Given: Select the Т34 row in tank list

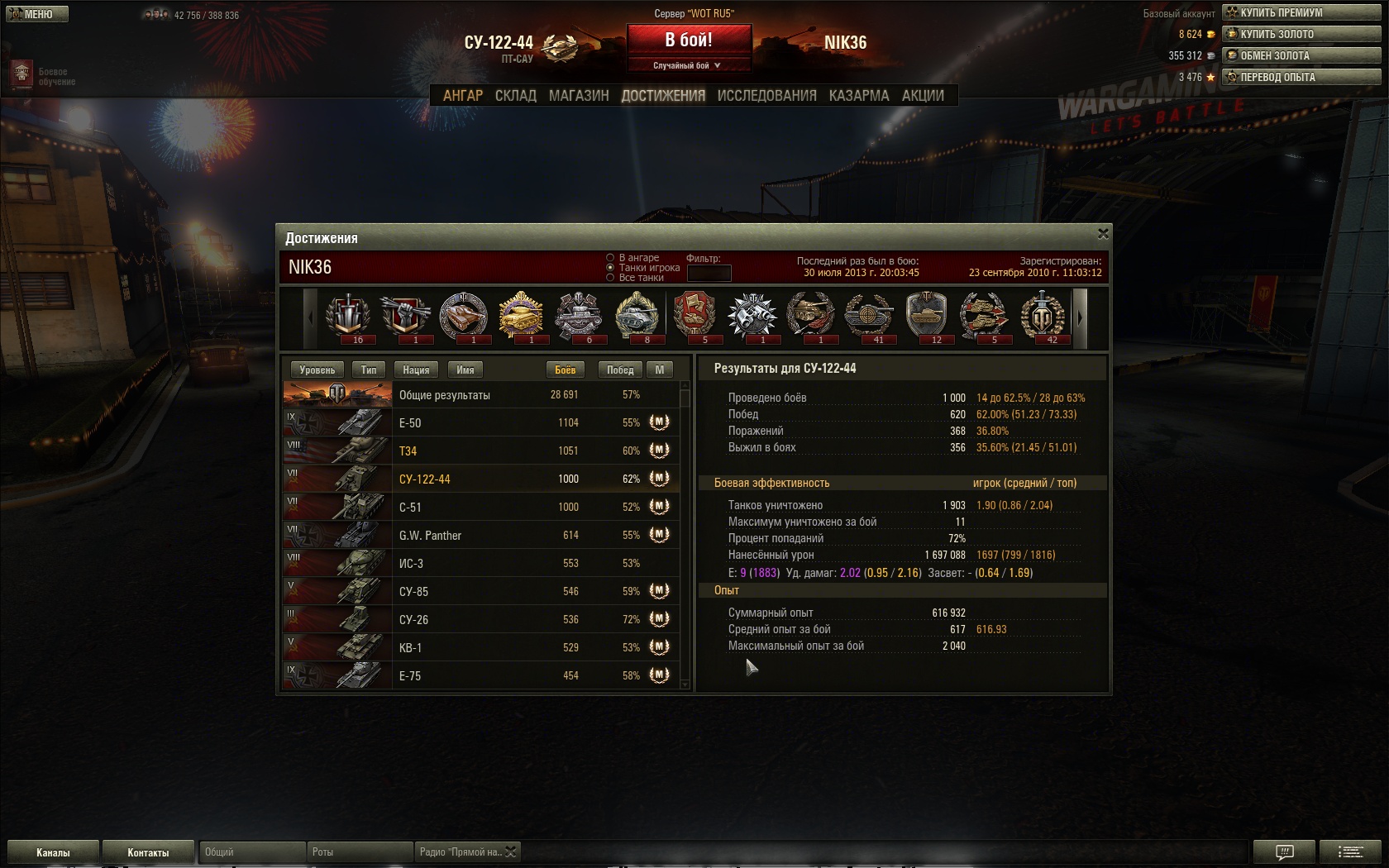Looking at the screenshot, I should [481, 451].
